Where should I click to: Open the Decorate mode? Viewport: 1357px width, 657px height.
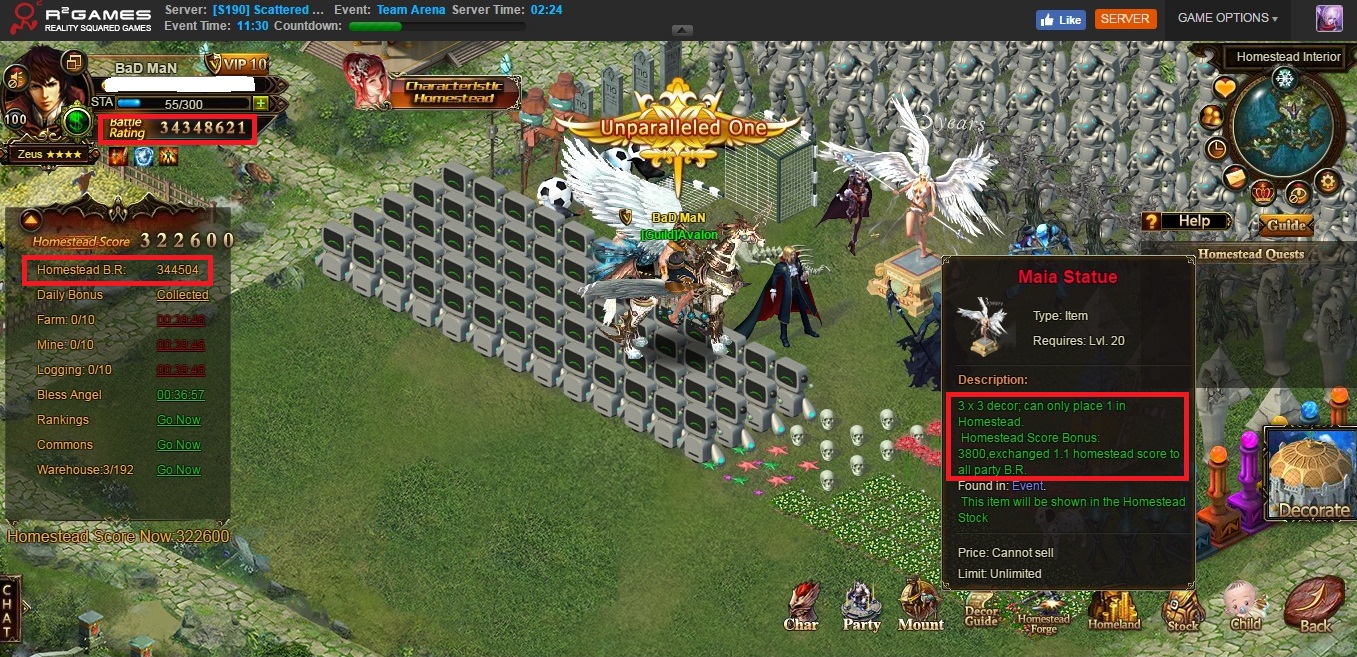click(1313, 475)
